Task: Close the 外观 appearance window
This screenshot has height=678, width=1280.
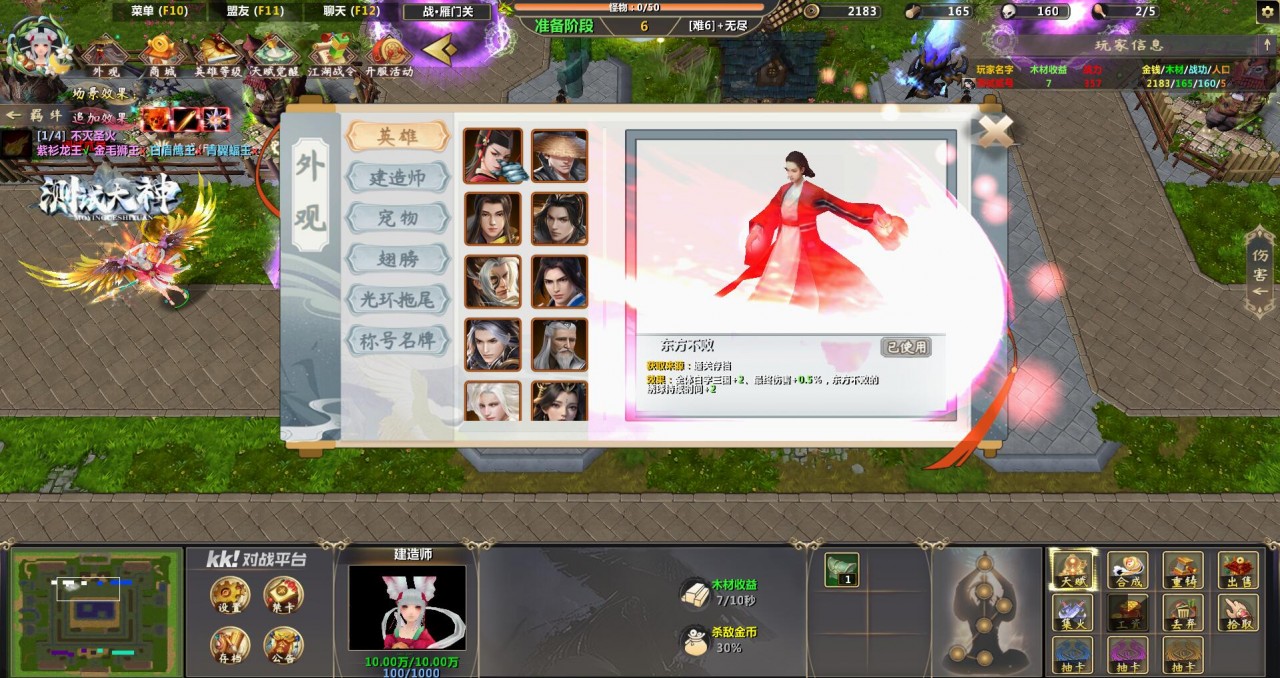Action: click(x=993, y=129)
